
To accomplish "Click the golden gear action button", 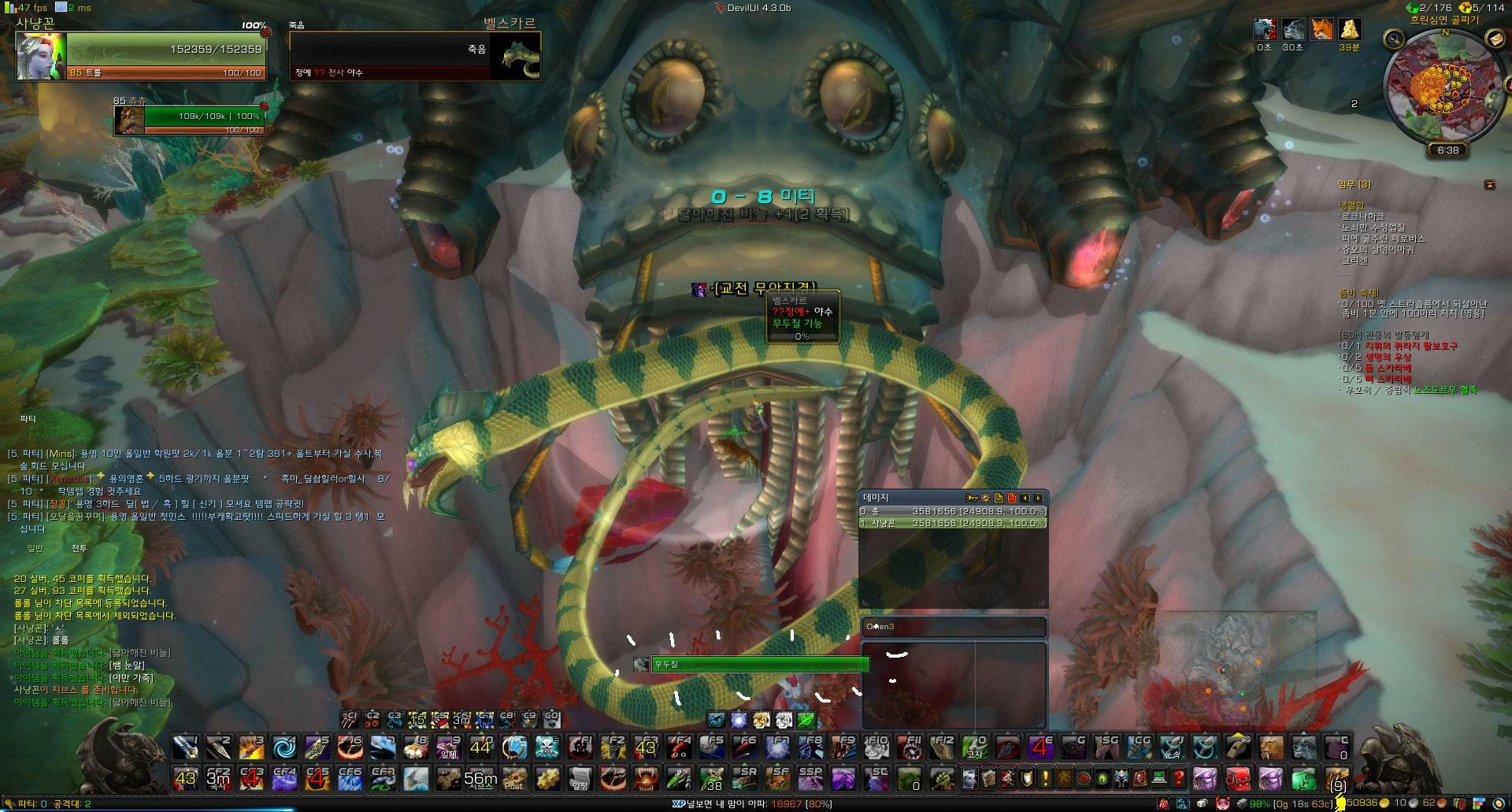I will tap(547, 779).
